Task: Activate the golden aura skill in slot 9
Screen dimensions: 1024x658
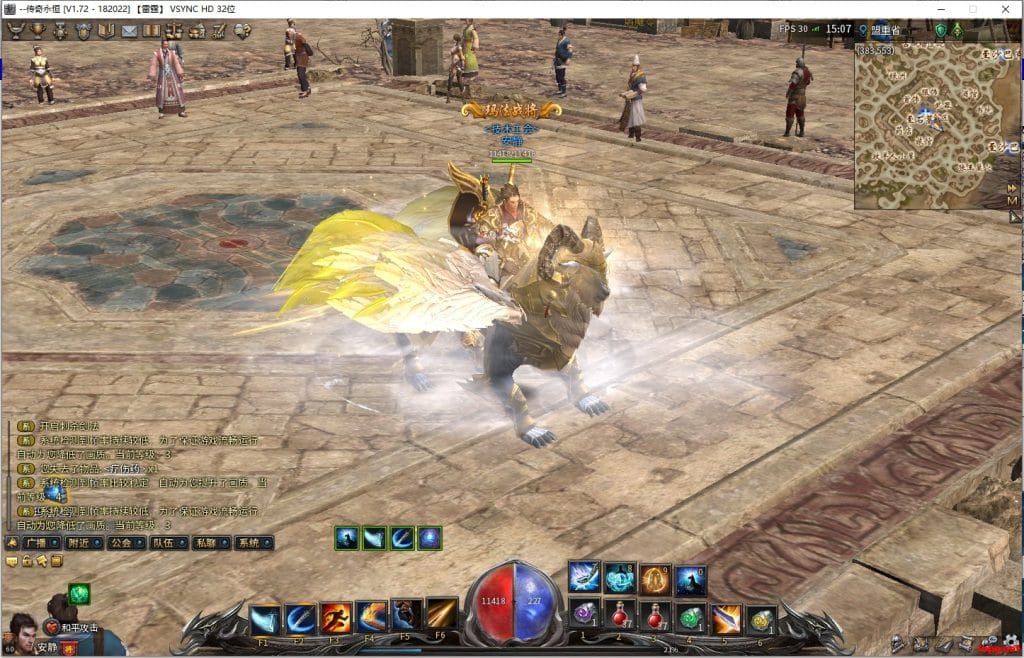Action: tap(655, 578)
